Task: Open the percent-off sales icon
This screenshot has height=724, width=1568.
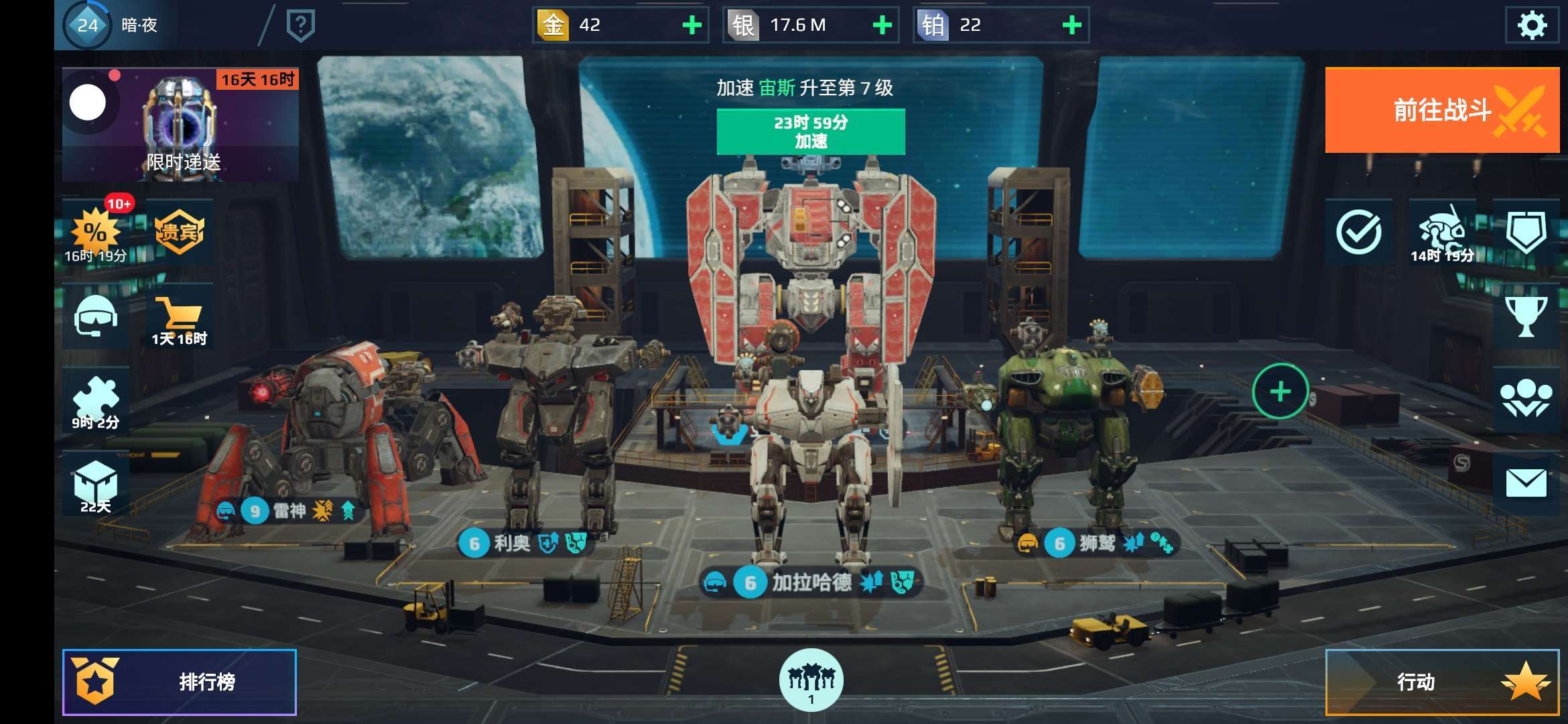Action: (x=96, y=233)
